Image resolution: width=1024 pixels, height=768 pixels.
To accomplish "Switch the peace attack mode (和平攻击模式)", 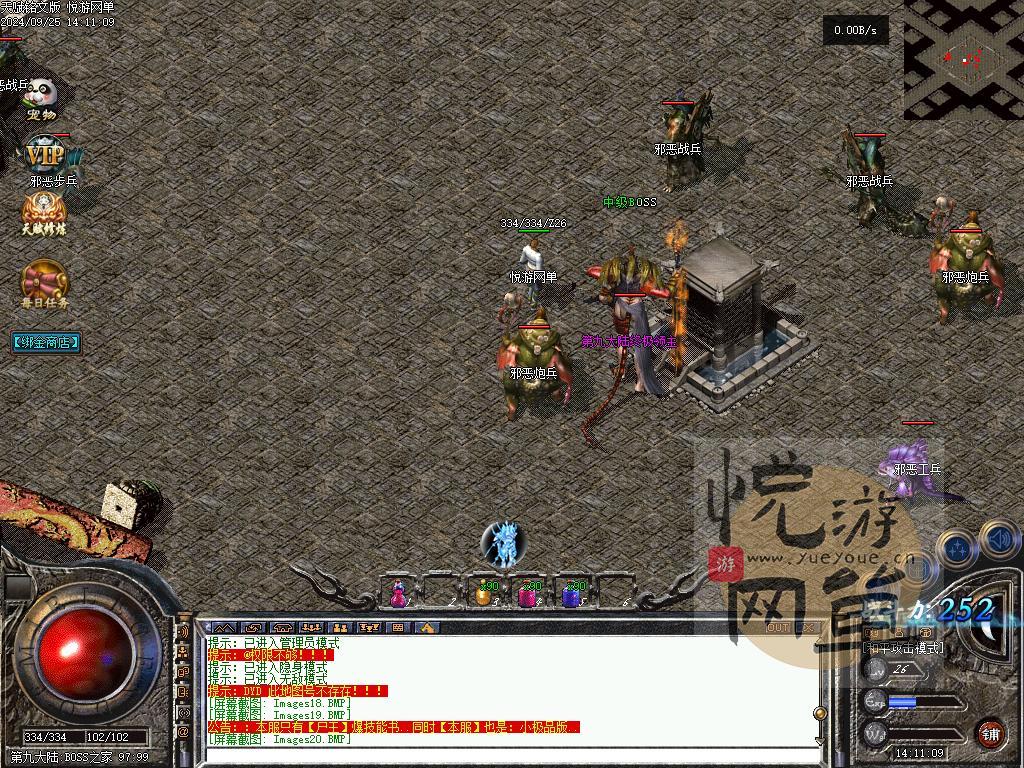I will point(903,648).
